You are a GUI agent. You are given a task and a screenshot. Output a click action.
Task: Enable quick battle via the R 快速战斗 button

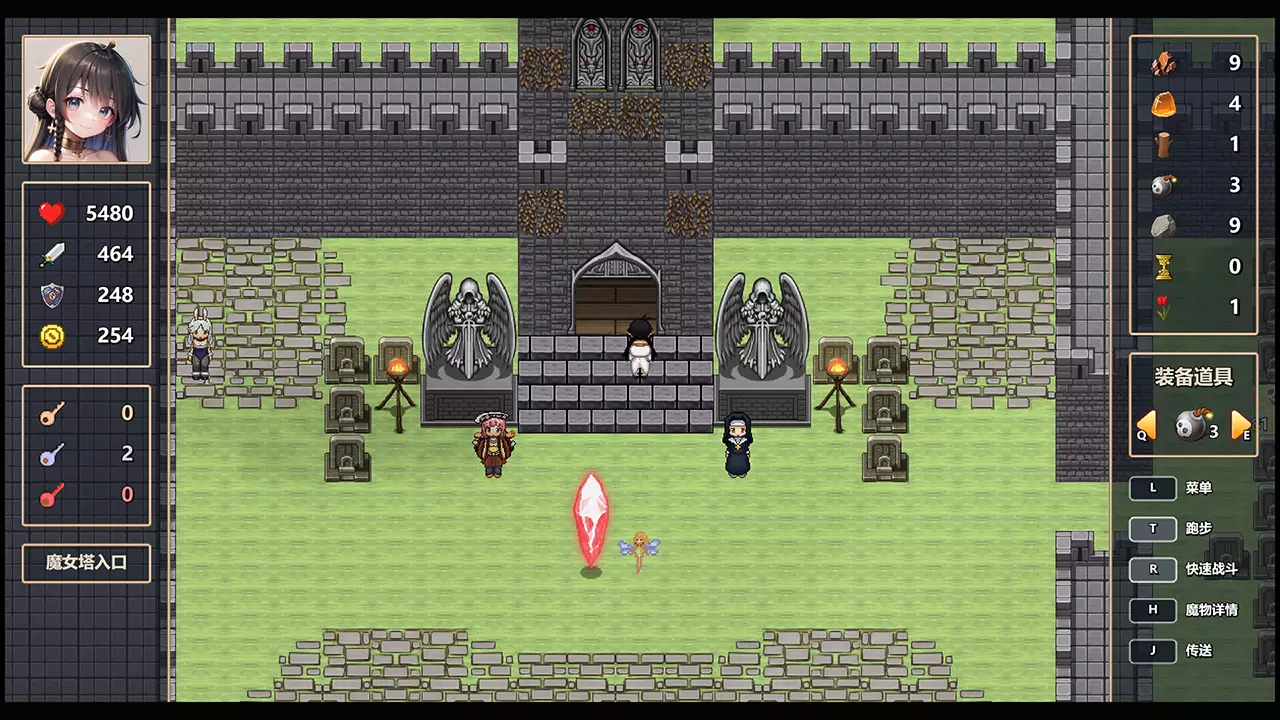point(1153,569)
